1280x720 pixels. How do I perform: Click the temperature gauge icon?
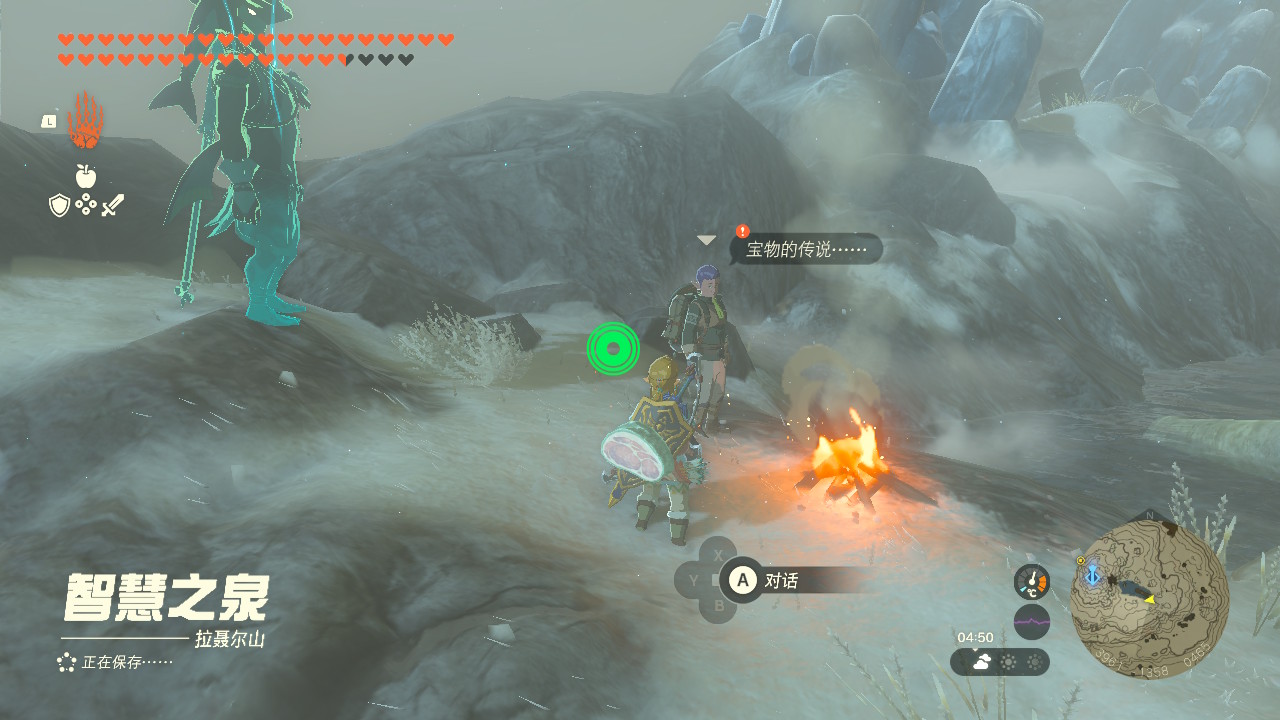[x=1032, y=581]
